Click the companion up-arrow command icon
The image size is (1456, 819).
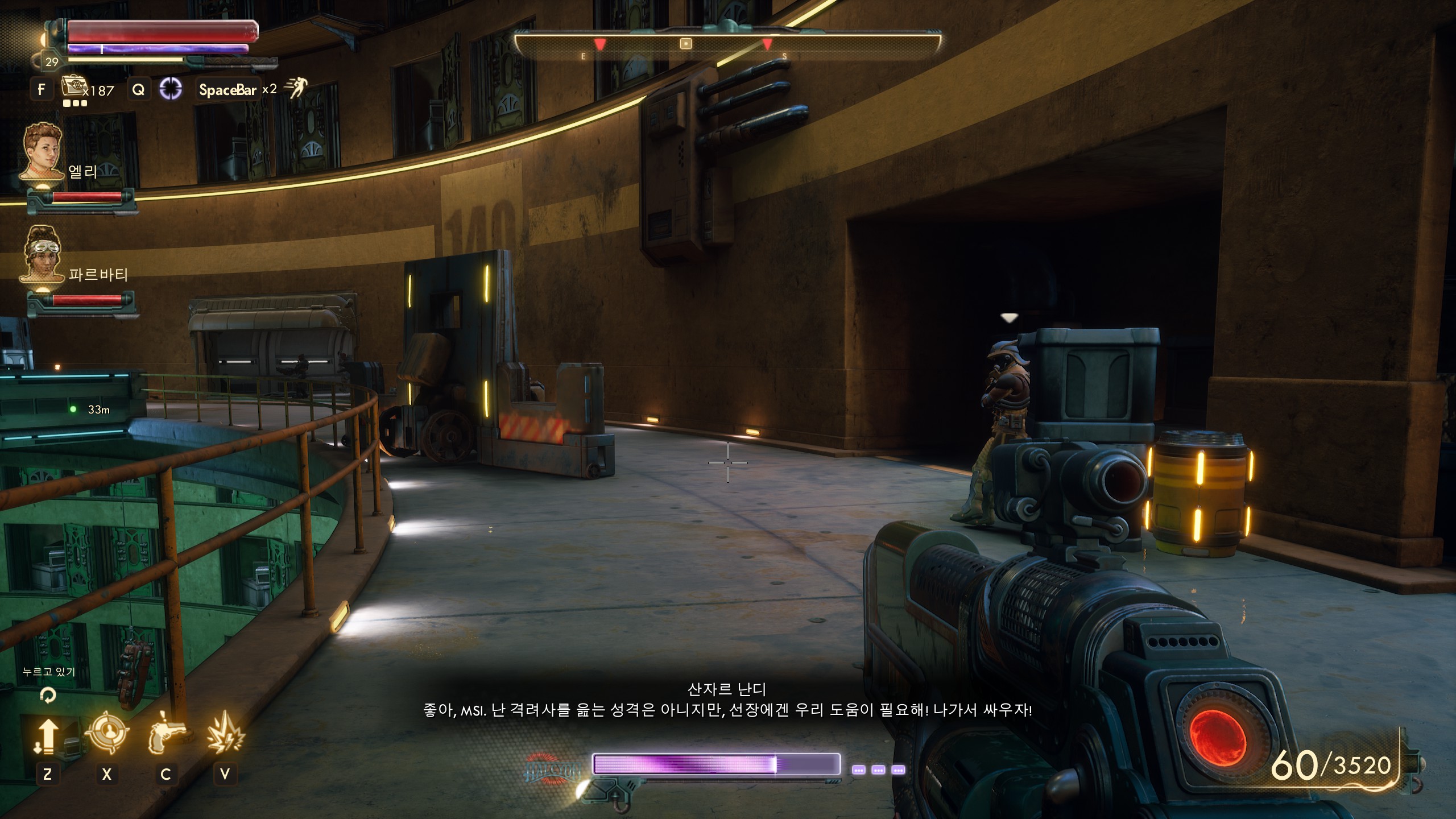click(x=47, y=736)
